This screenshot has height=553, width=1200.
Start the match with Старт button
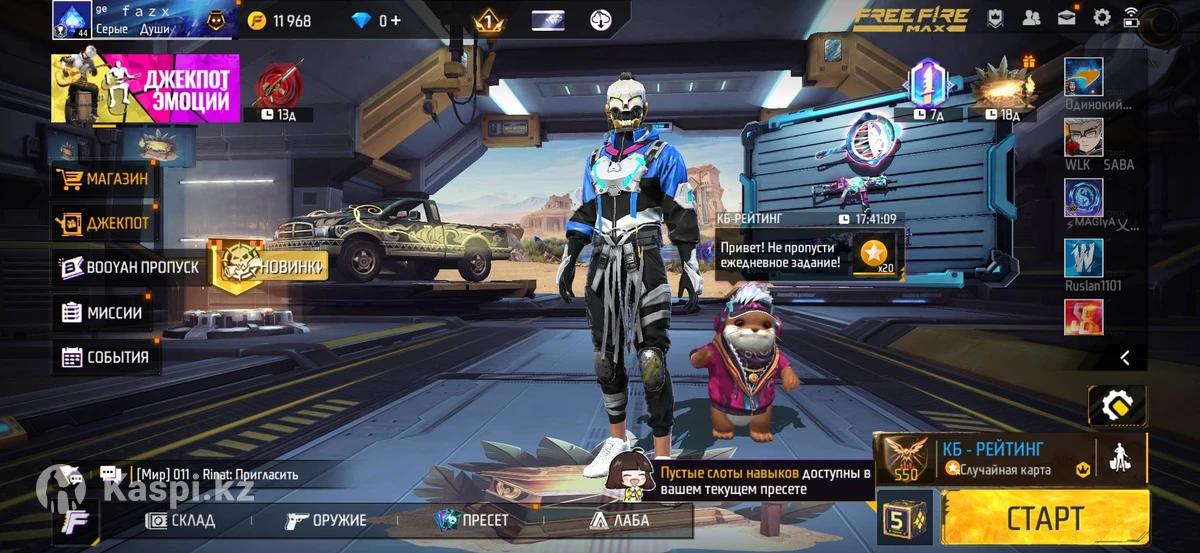pos(1044,518)
